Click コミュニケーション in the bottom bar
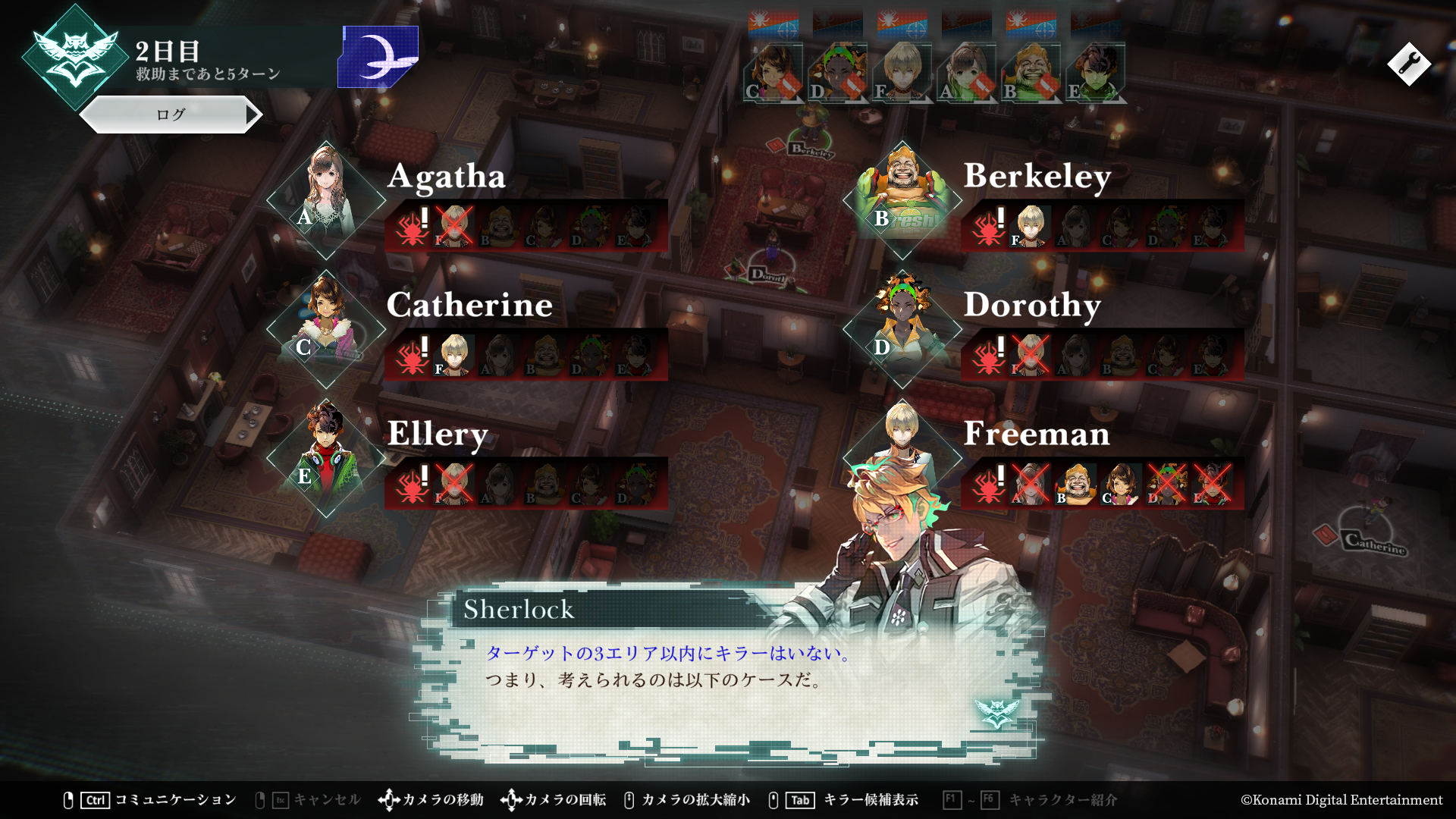This screenshot has width=1456, height=819. pos(175,800)
